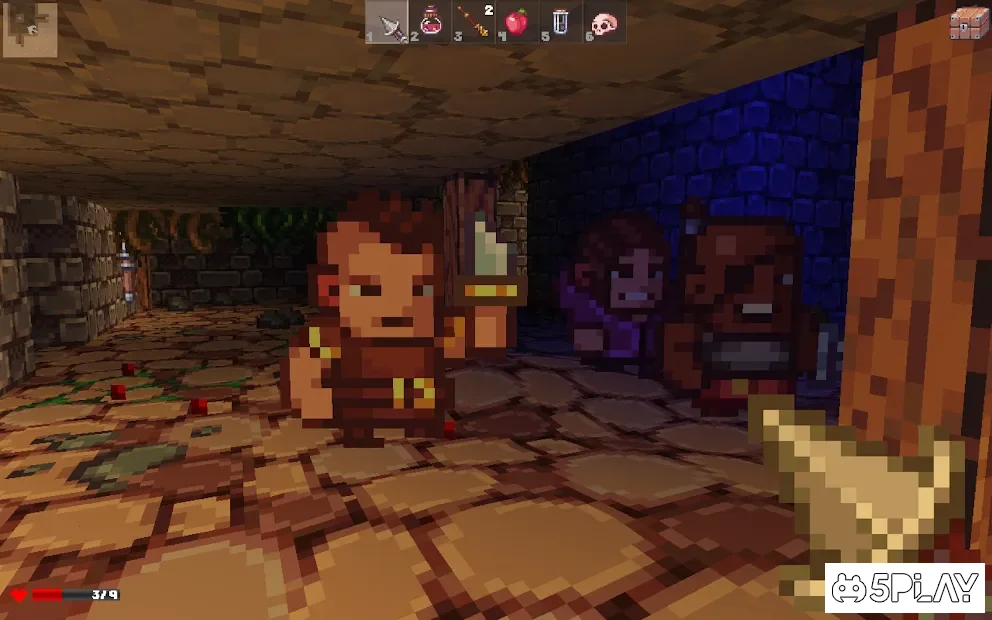Pick the red apple hotbar slot
The height and width of the screenshot is (620, 992).
pos(517,22)
